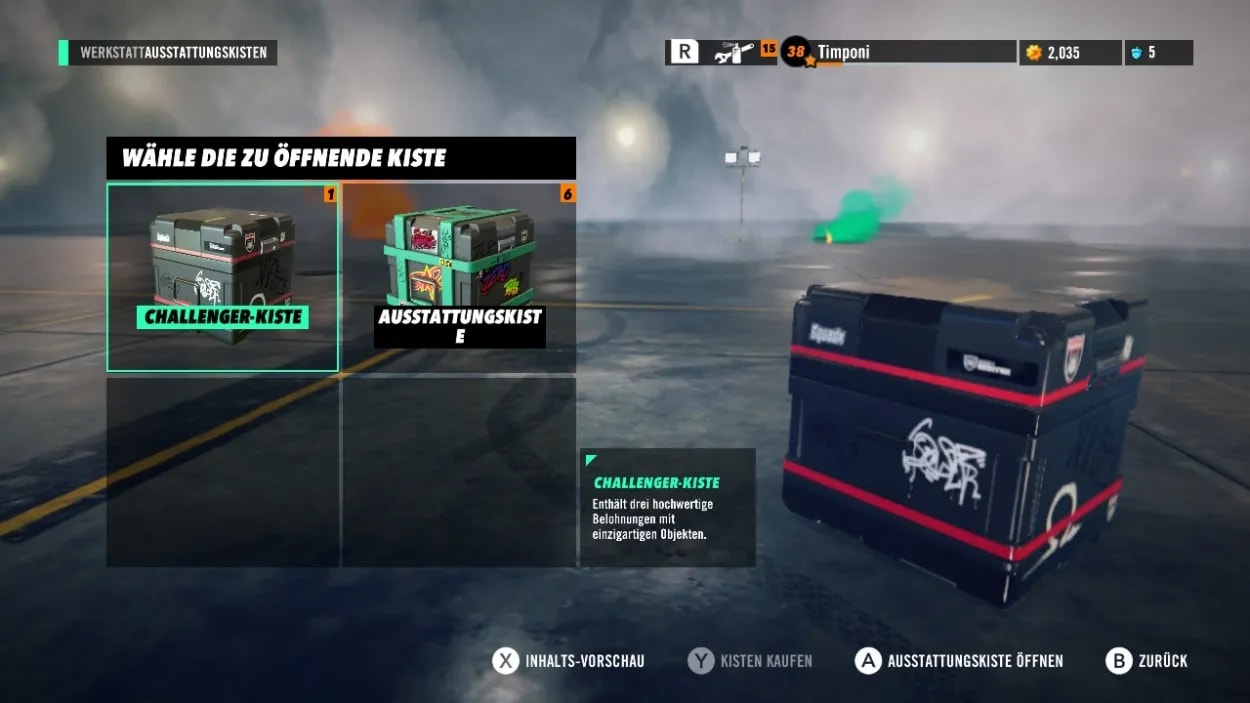
Task: Open the Timponi player profile banner
Action: point(898,52)
